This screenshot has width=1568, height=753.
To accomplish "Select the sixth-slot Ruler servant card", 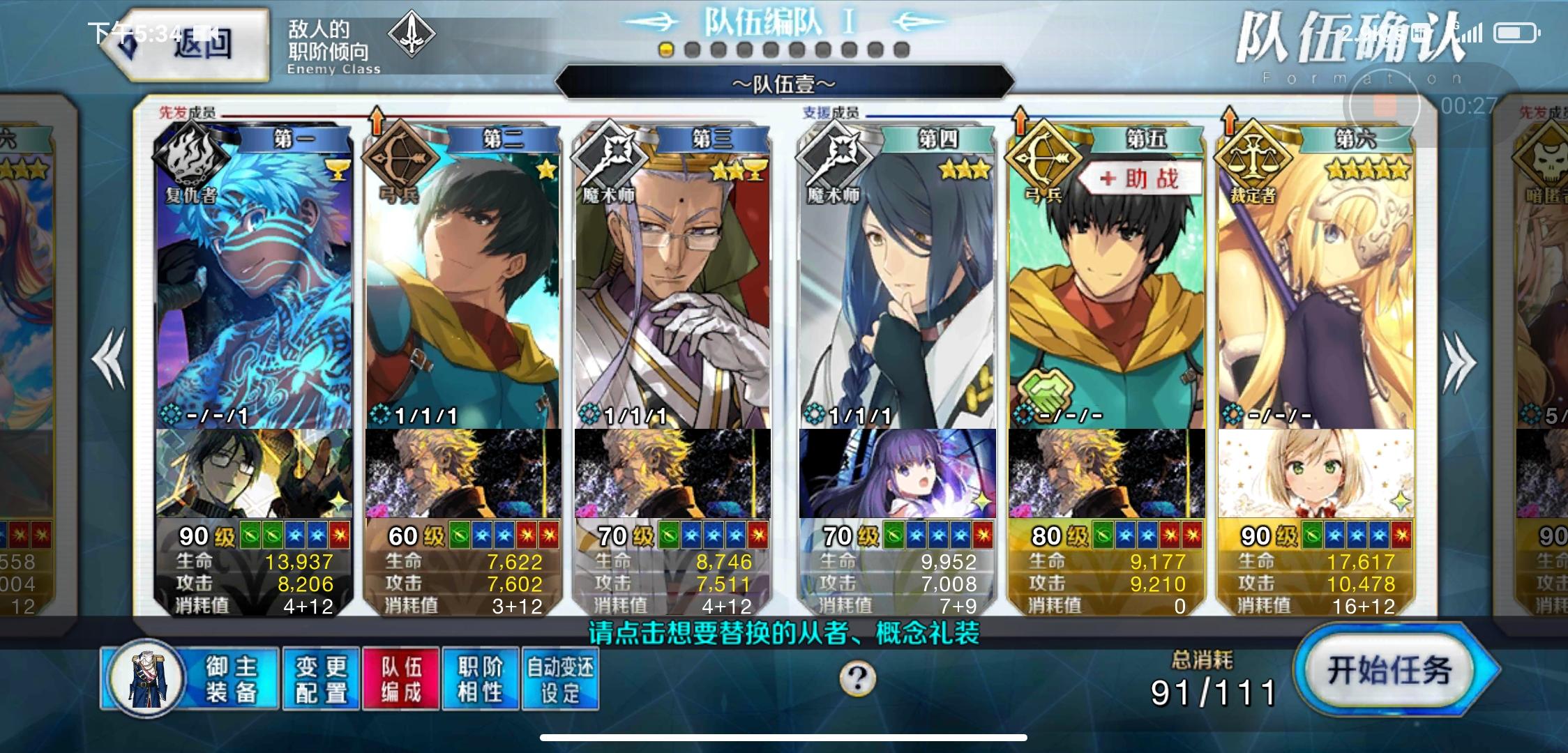I will pyautogui.click(x=1316, y=279).
